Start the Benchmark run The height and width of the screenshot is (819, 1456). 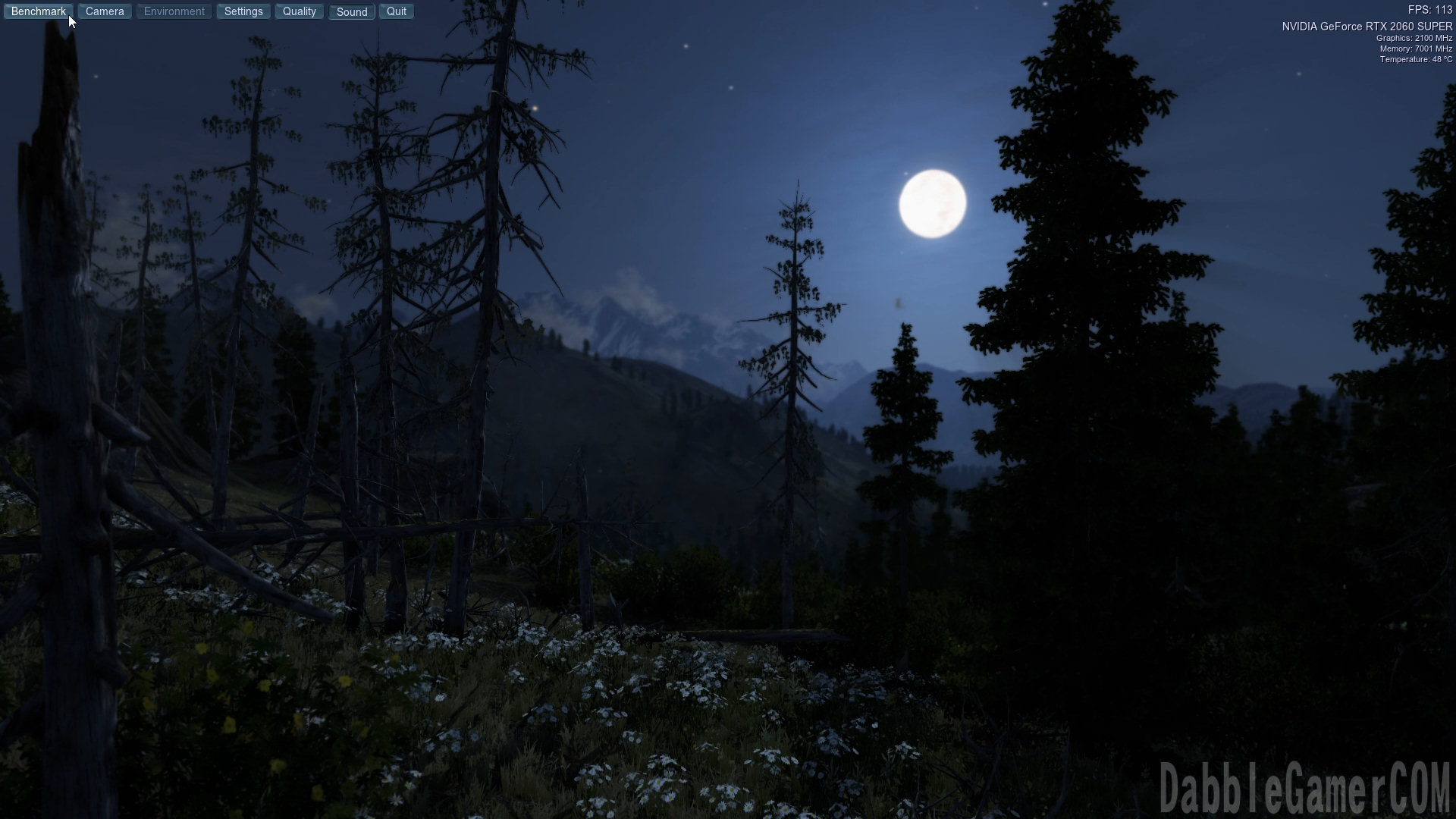coord(38,11)
